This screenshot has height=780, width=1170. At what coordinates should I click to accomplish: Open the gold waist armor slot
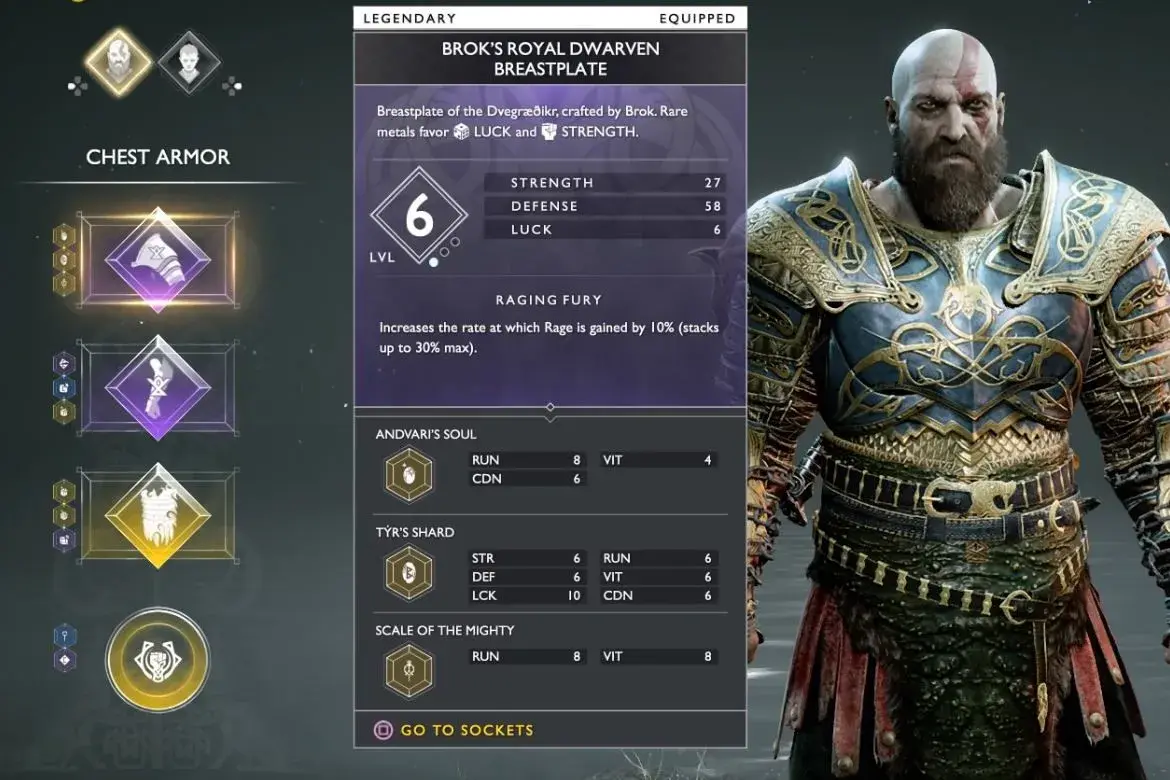[158, 515]
